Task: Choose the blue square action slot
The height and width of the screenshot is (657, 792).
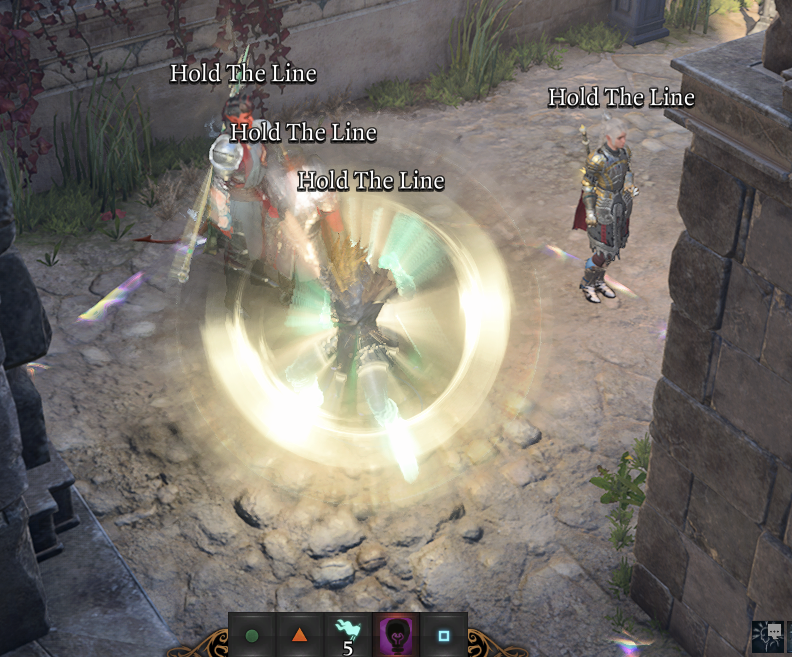Action: pyautogui.click(x=444, y=635)
